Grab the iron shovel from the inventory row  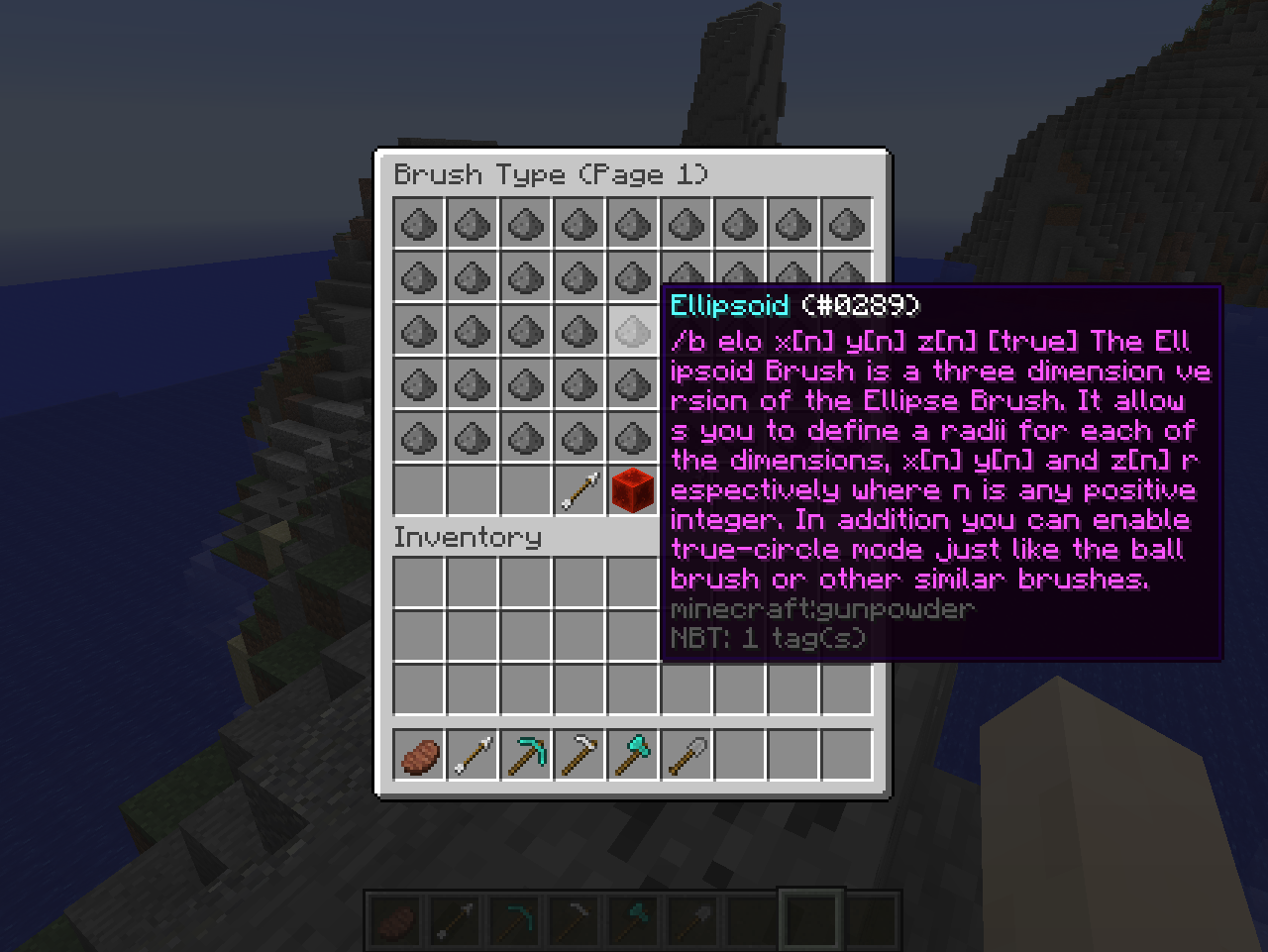tap(686, 753)
